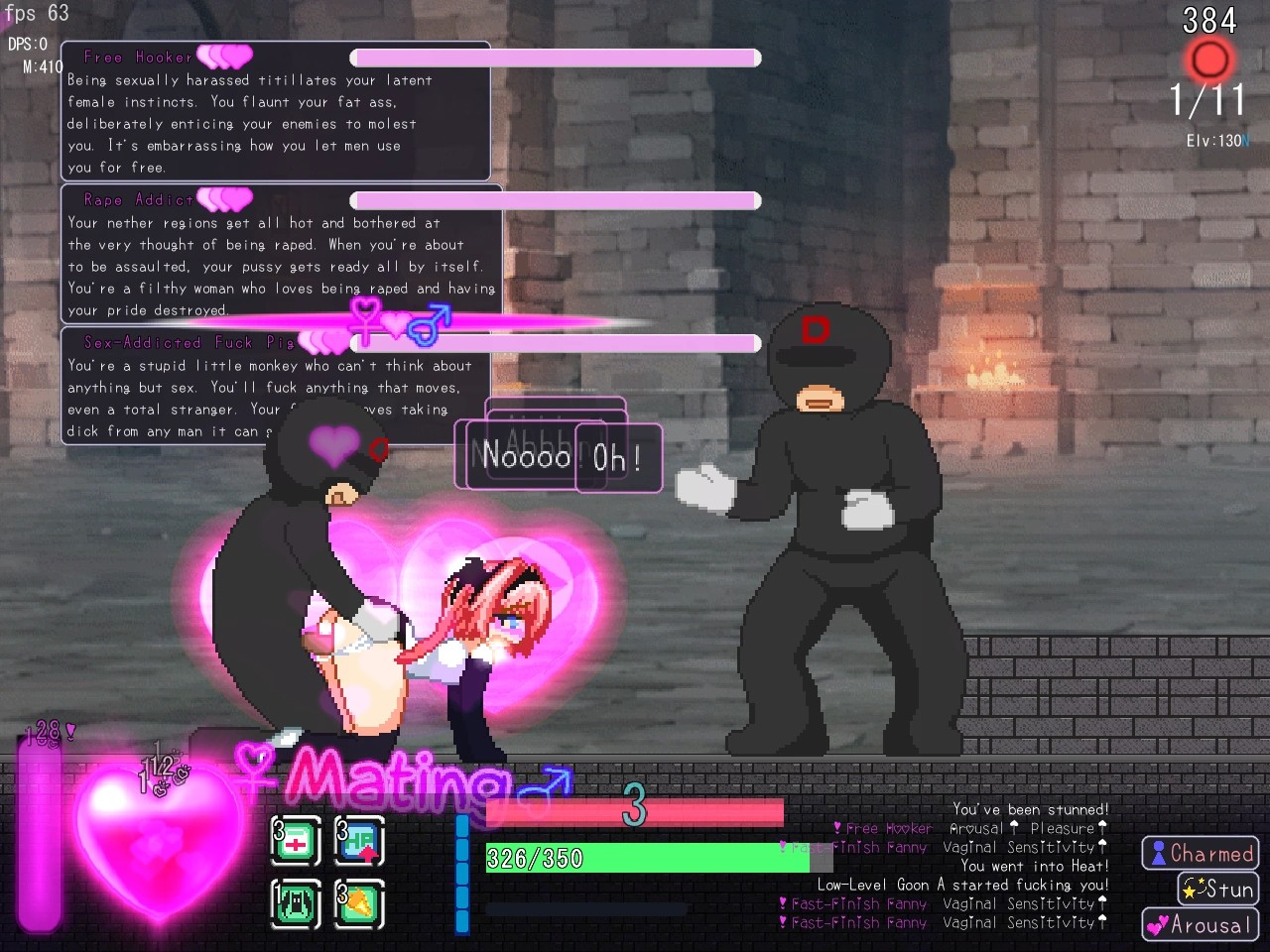Use the red cross medkit item
Viewport: 1270px width, 952px height.
[296, 842]
